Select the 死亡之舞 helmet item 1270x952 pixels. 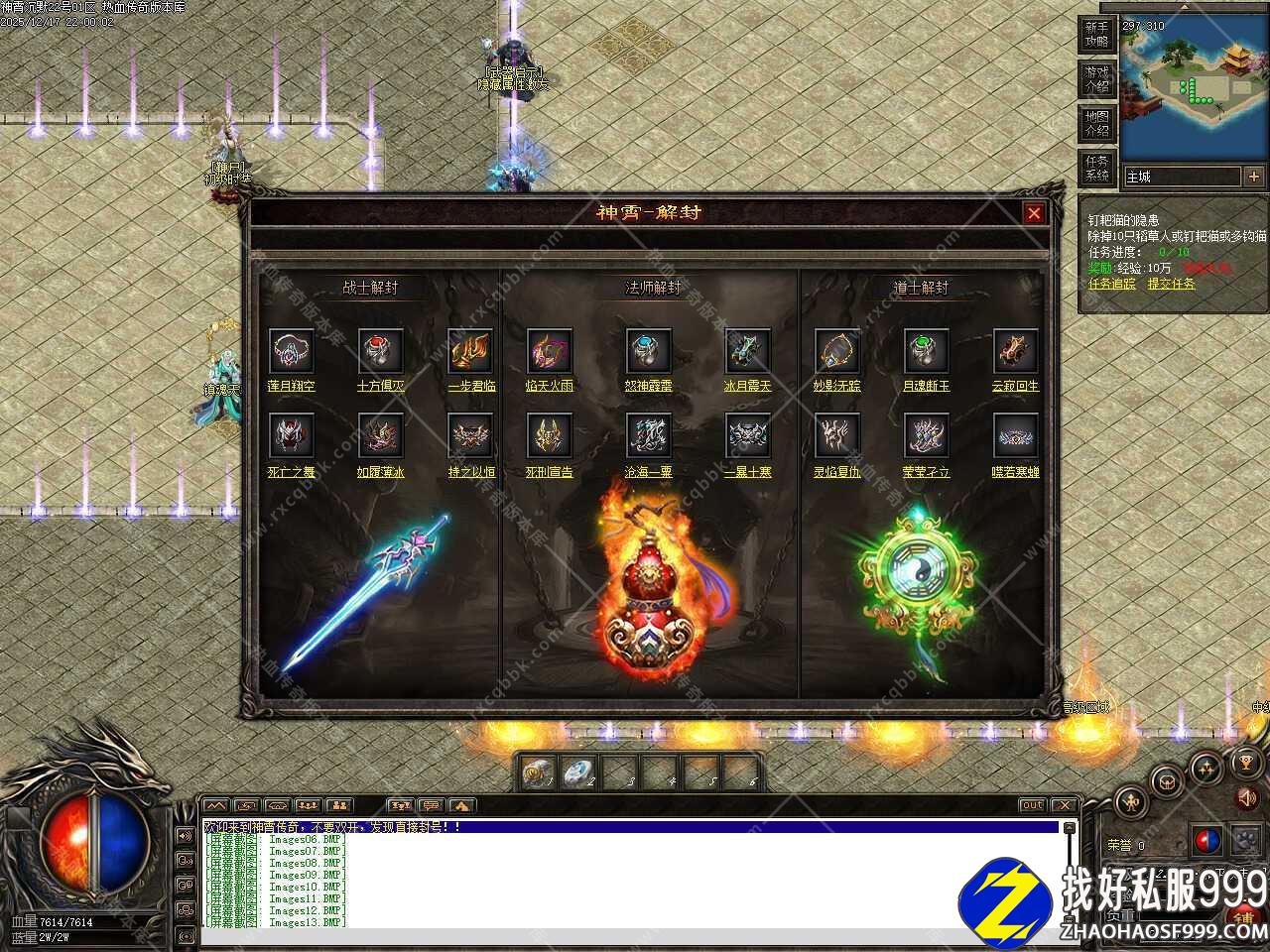click(292, 436)
